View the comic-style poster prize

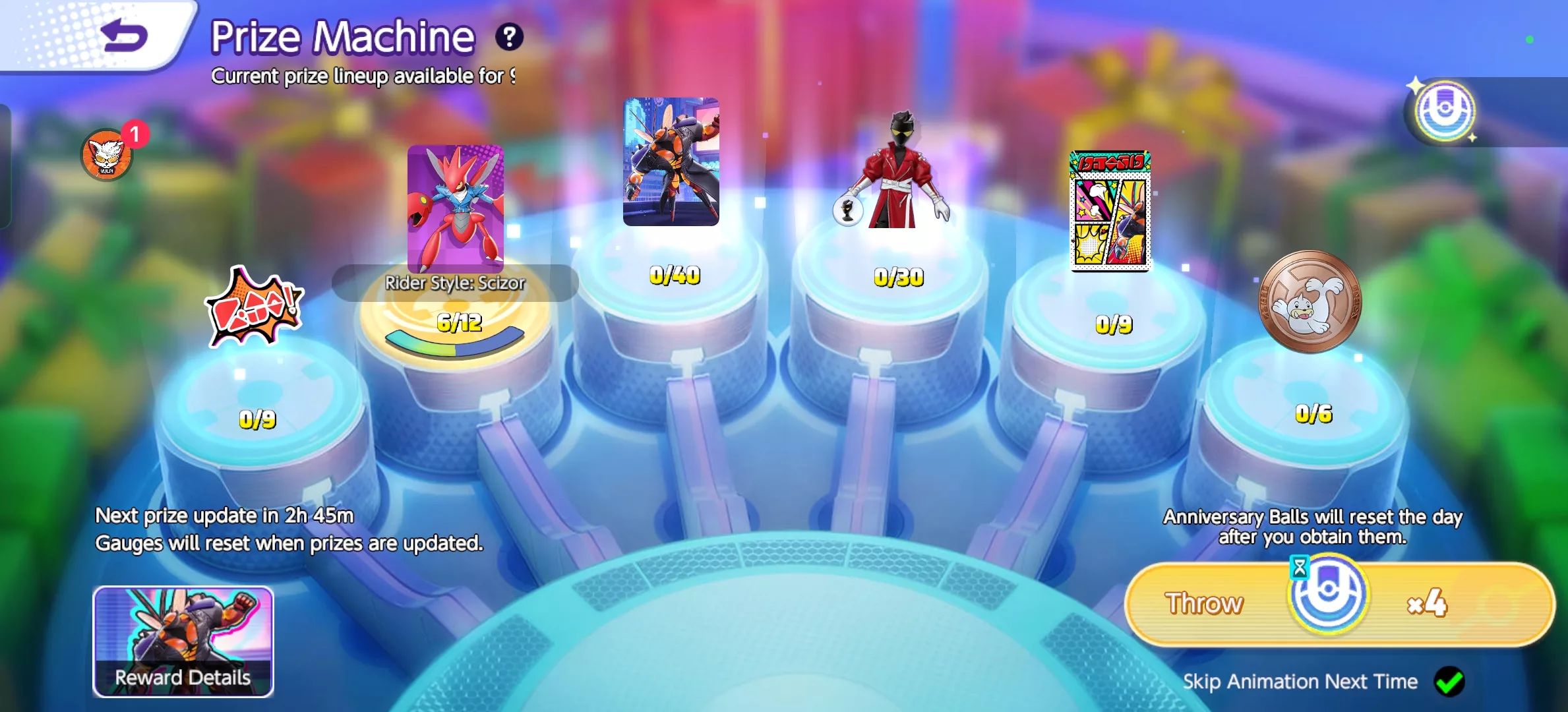pyautogui.click(x=1110, y=211)
